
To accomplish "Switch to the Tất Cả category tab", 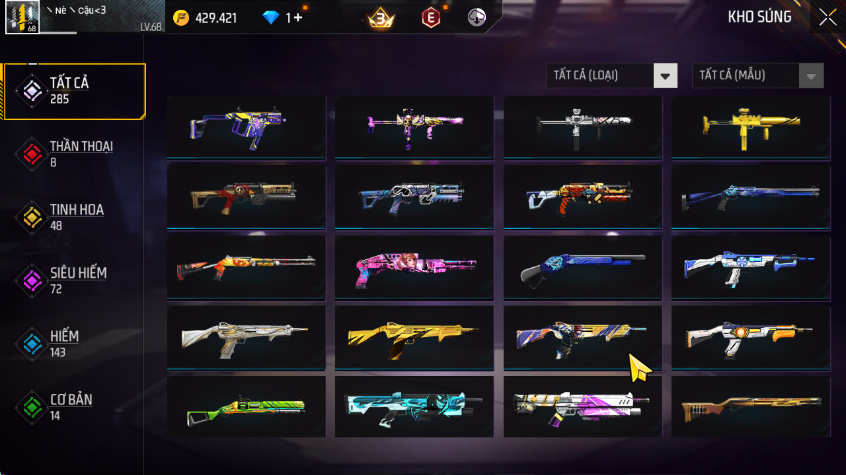I will click(x=75, y=91).
